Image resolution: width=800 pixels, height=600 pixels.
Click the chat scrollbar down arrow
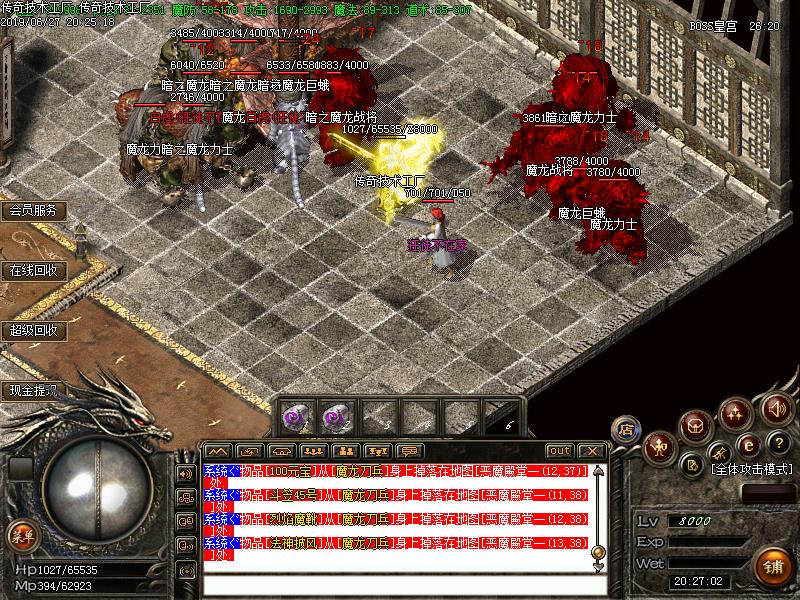coord(598,566)
